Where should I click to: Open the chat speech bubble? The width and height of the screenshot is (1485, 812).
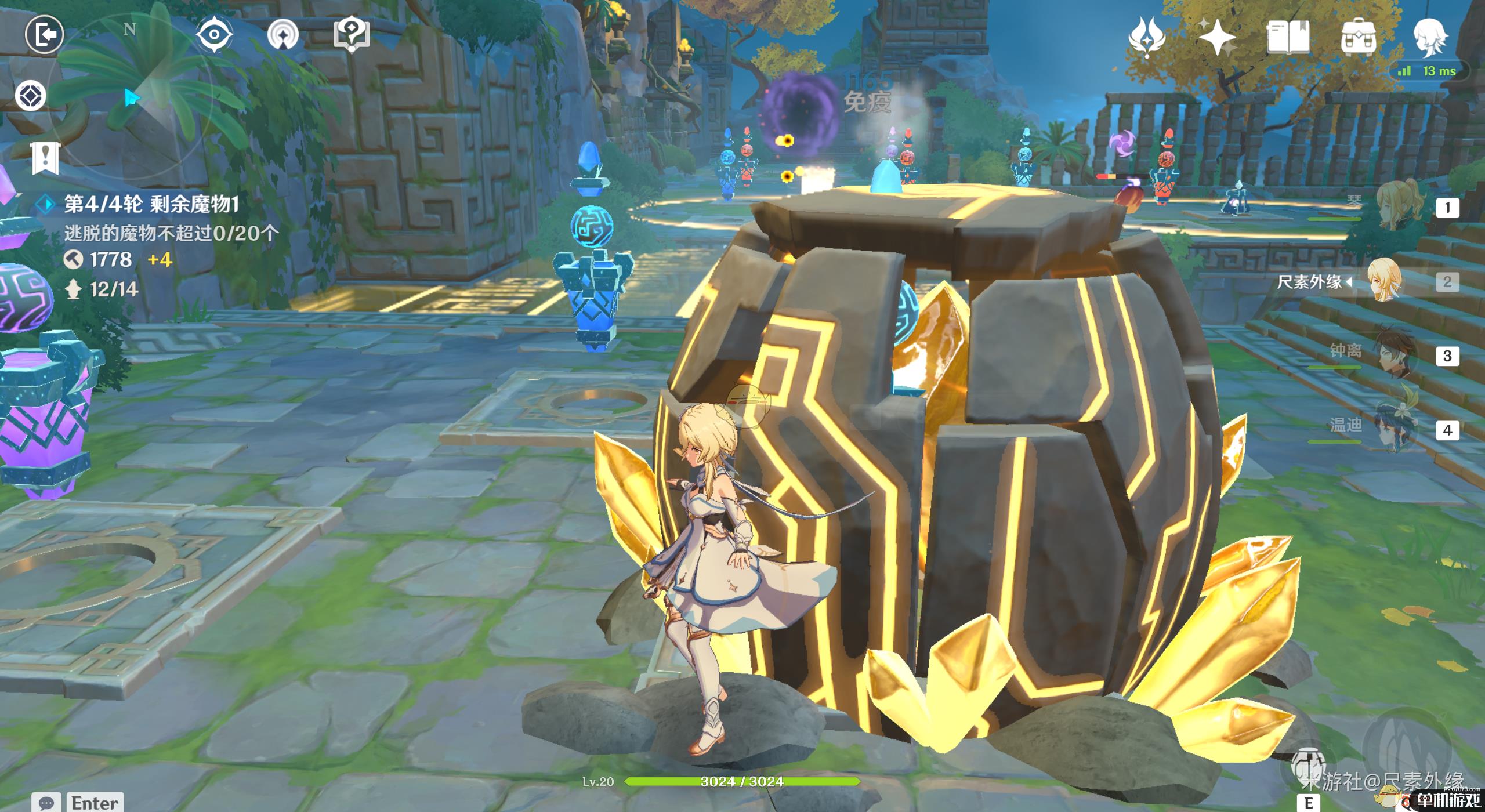tap(46, 803)
